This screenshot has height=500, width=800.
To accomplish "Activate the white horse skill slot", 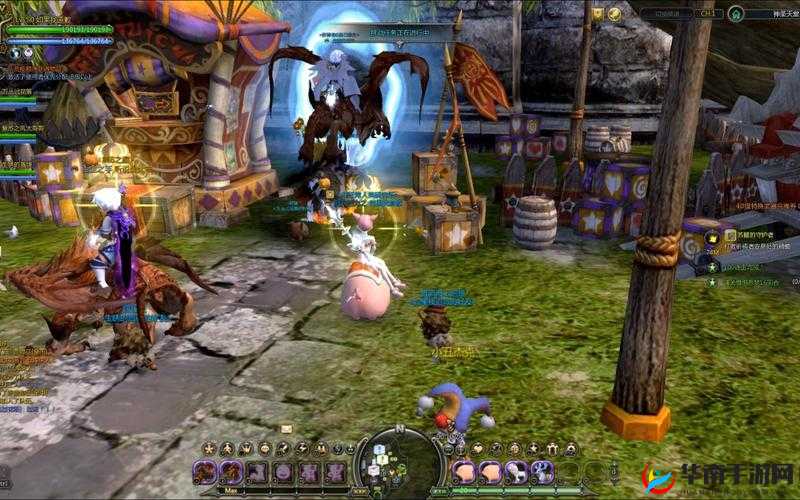I will click(x=518, y=472).
